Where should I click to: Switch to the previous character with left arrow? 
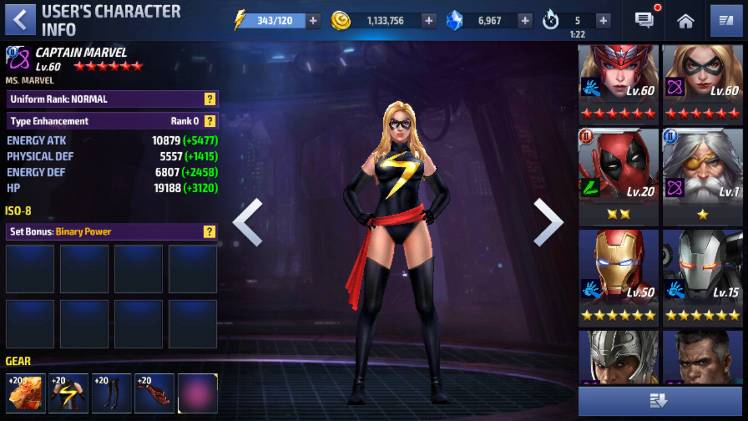click(247, 222)
